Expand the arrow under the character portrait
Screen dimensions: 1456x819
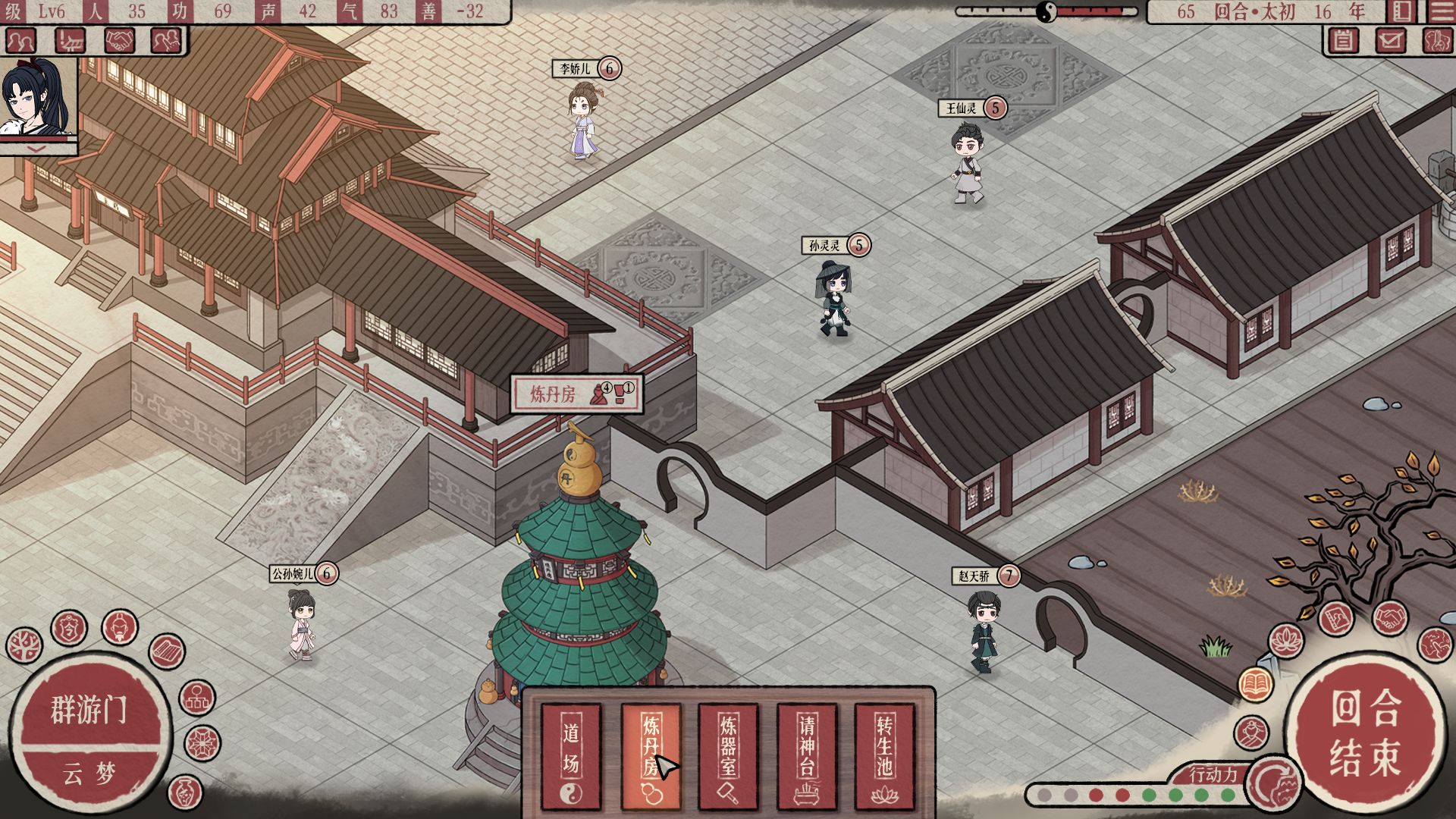[x=38, y=149]
